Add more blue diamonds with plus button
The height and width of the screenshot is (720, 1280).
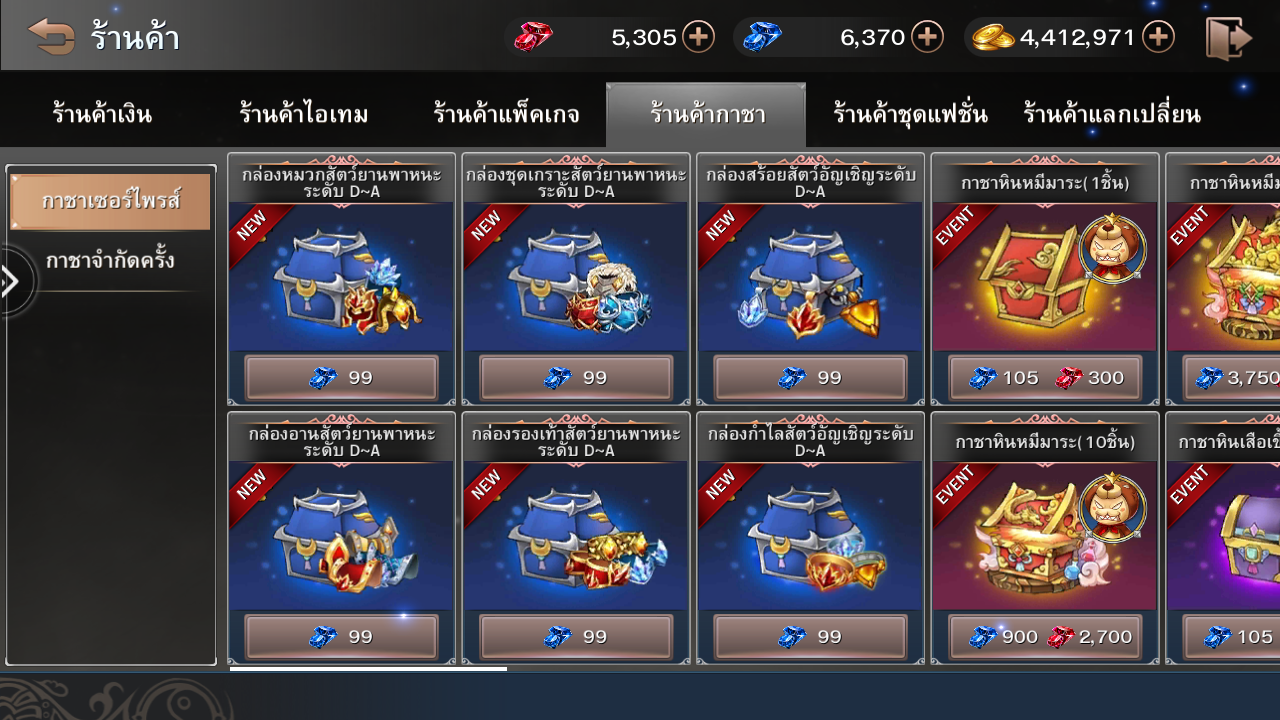pos(927,37)
